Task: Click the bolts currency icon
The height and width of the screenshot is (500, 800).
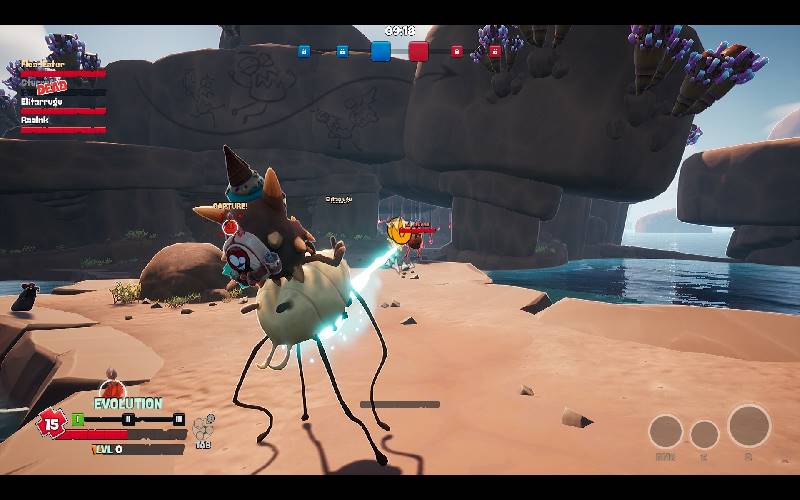Action: pyautogui.click(x=203, y=426)
